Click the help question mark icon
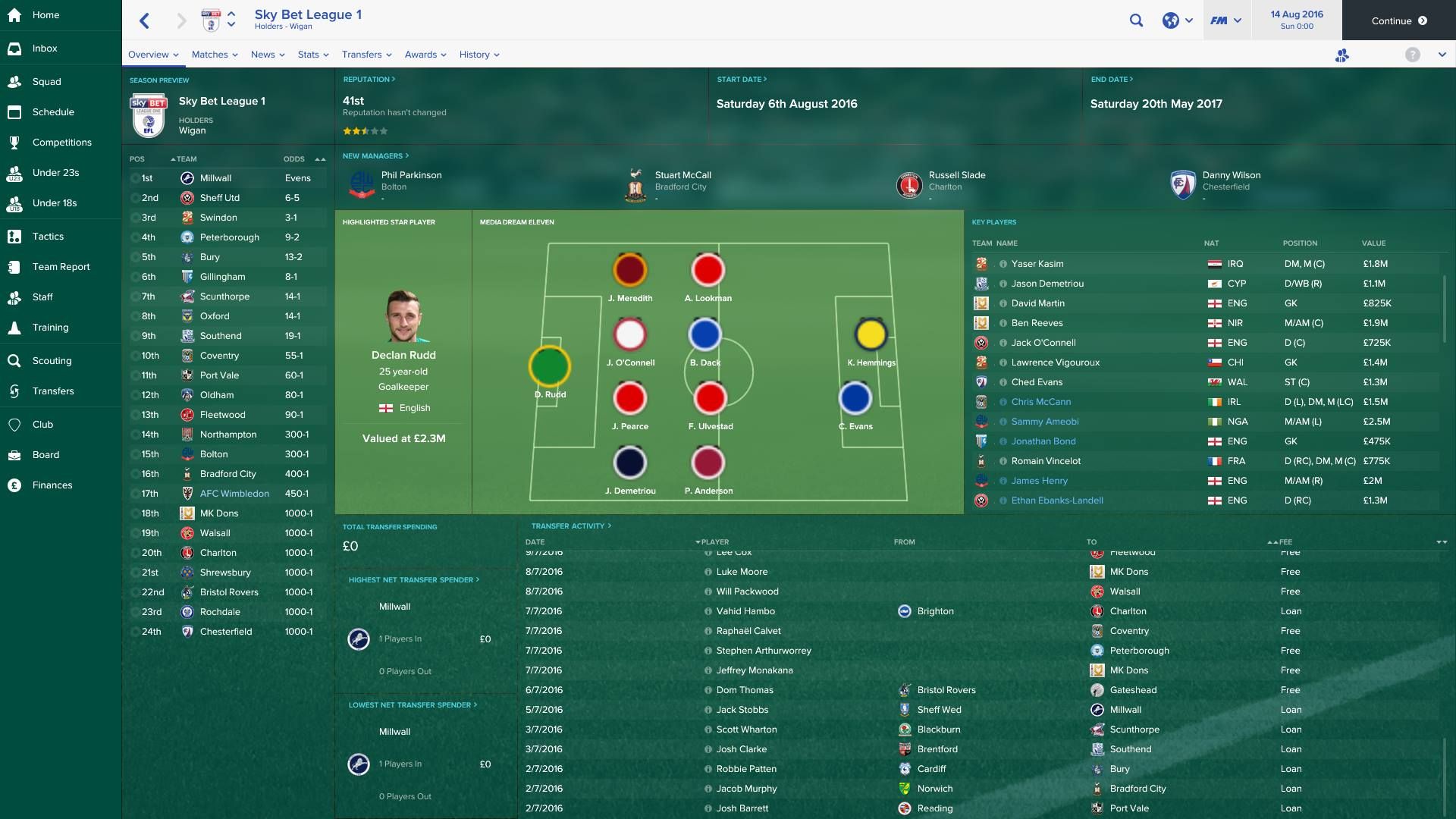 tap(1412, 54)
